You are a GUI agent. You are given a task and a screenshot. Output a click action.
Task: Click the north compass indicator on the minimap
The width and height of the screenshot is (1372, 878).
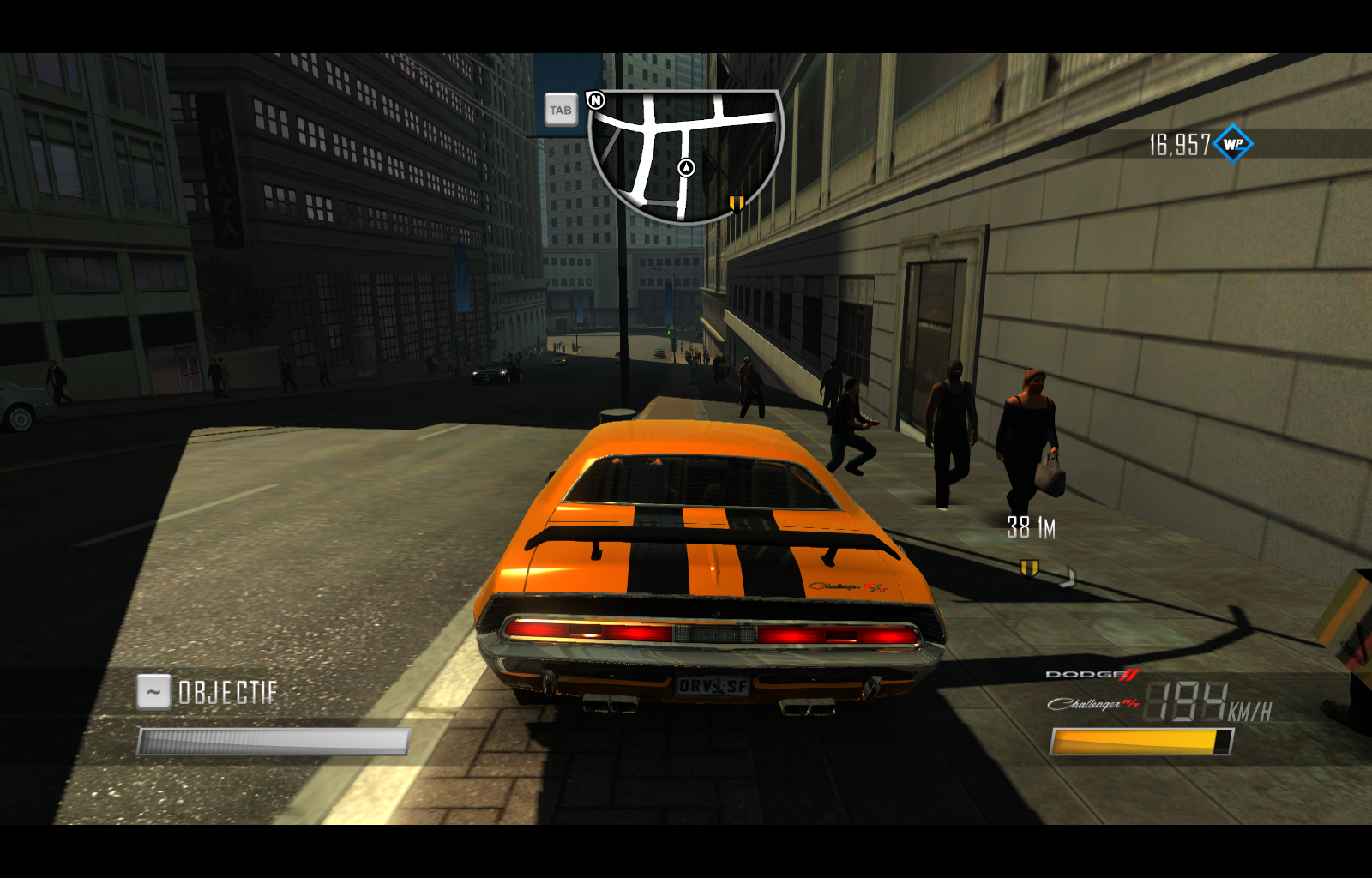[x=596, y=100]
